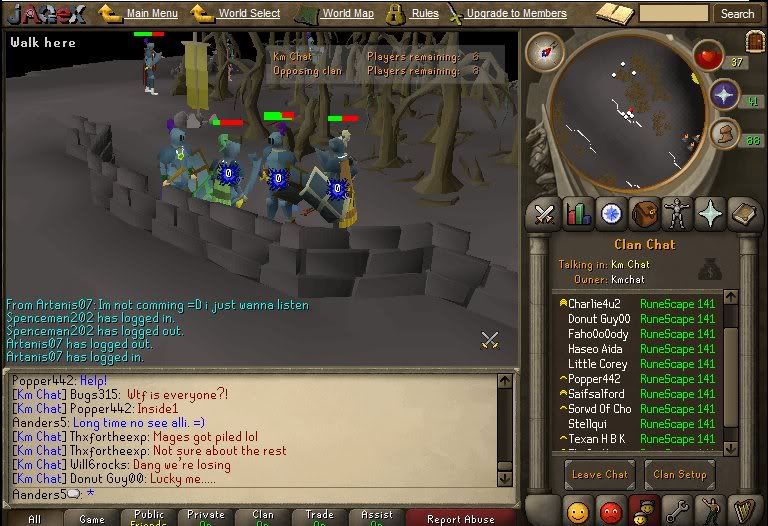
Task: Select Popper442 in the clan chat list
Action: point(599,379)
